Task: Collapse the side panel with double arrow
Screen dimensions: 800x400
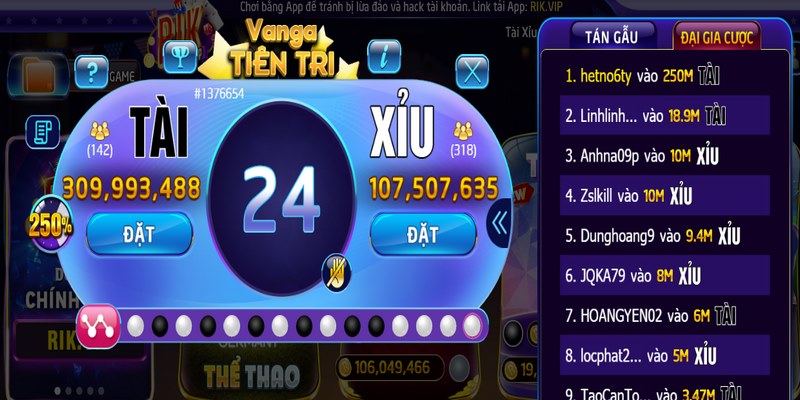Action: [499, 223]
